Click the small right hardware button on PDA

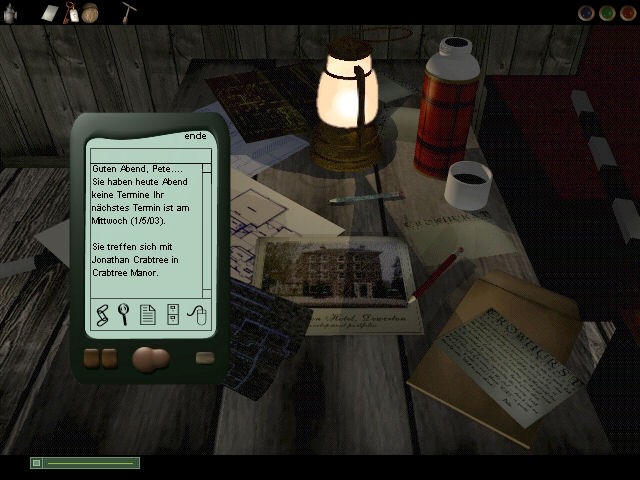(x=205, y=358)
